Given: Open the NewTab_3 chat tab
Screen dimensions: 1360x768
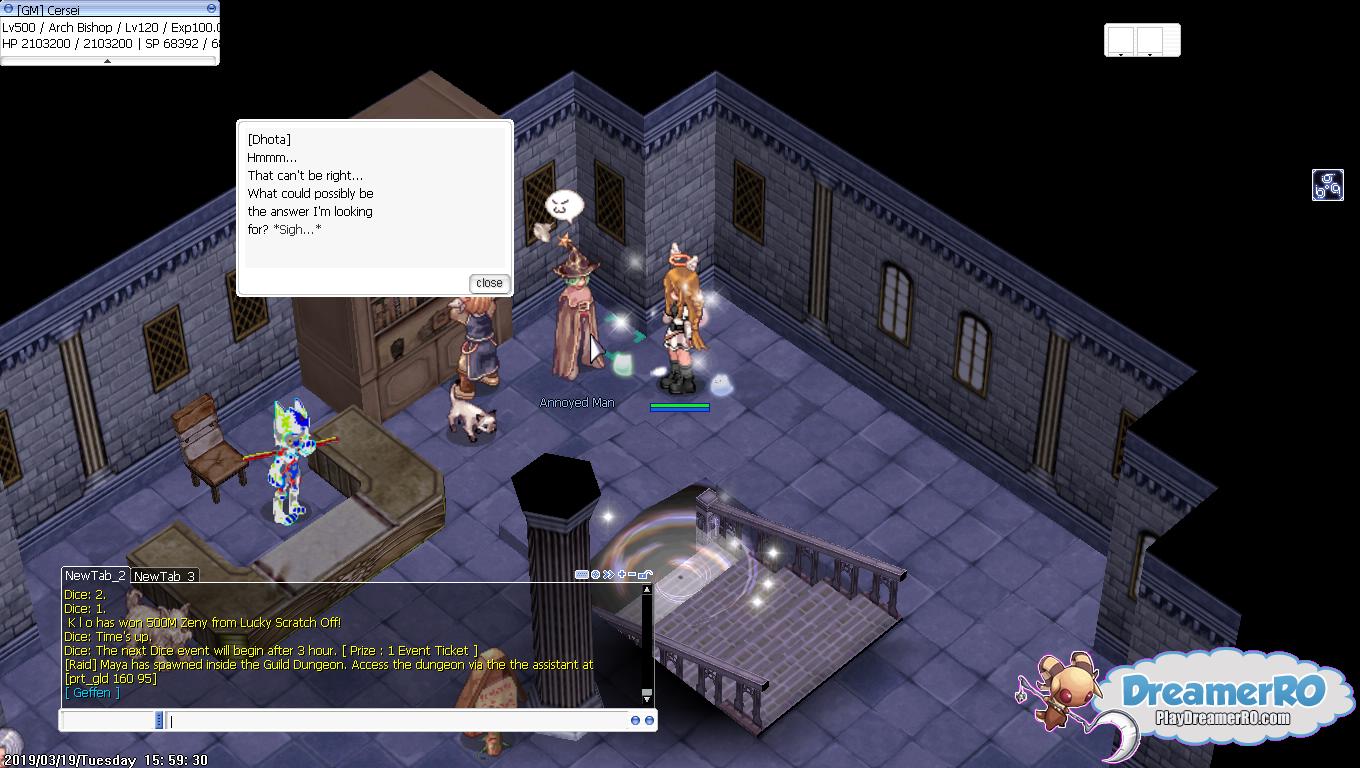Looking at the screenshot, I should pos(164,577).
